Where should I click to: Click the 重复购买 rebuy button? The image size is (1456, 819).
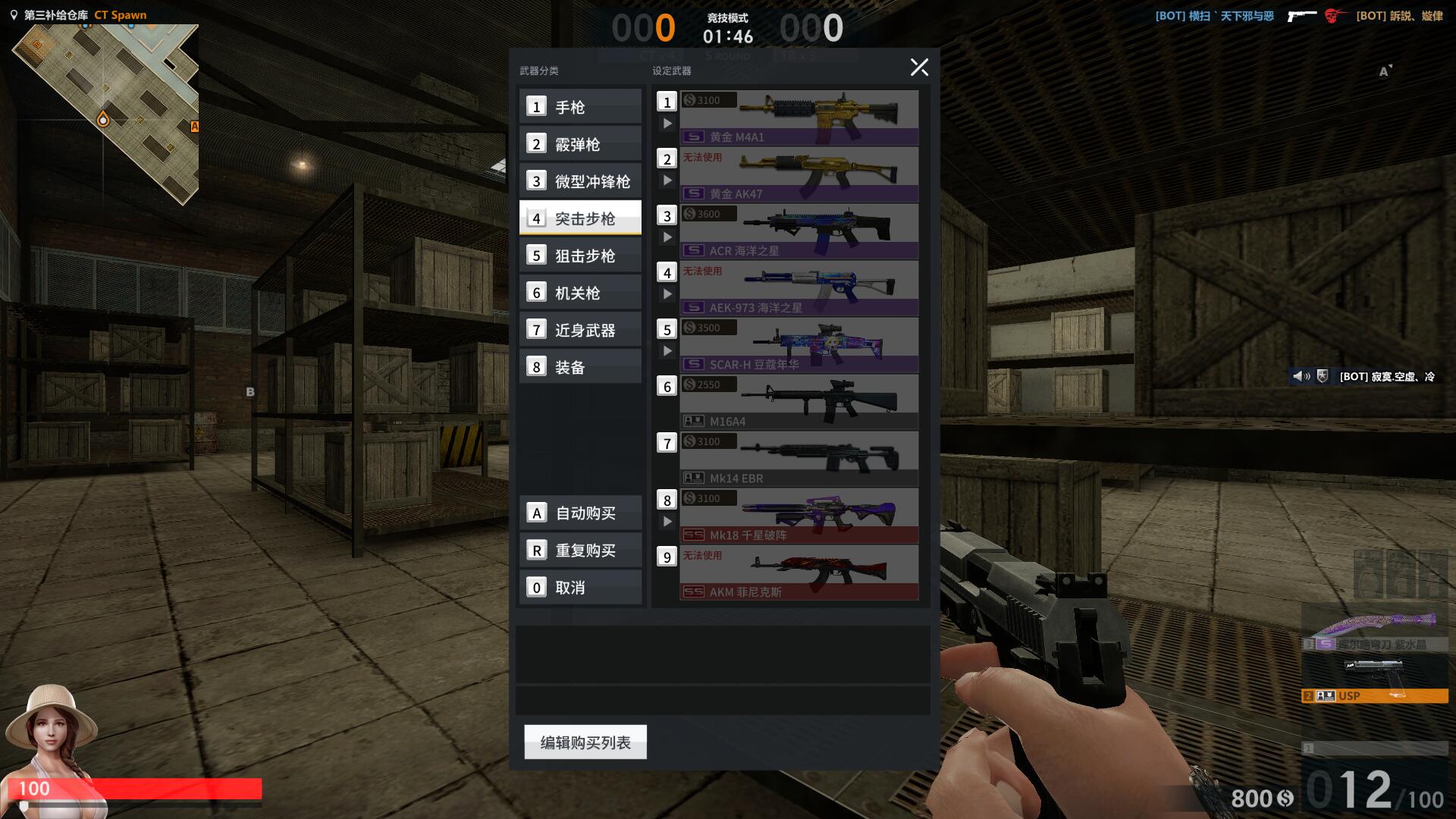pos(580,551)
